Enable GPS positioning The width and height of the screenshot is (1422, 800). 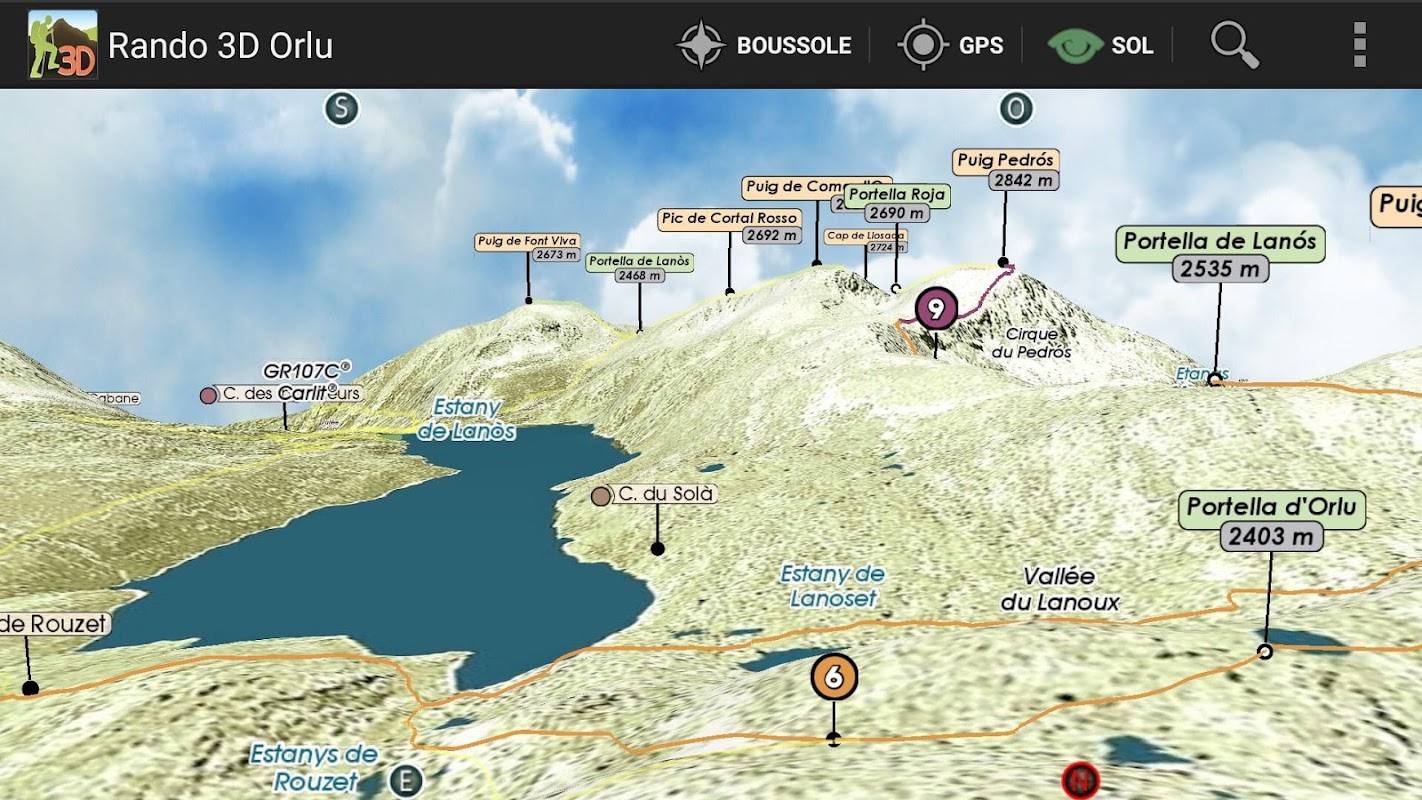(951, 45)
